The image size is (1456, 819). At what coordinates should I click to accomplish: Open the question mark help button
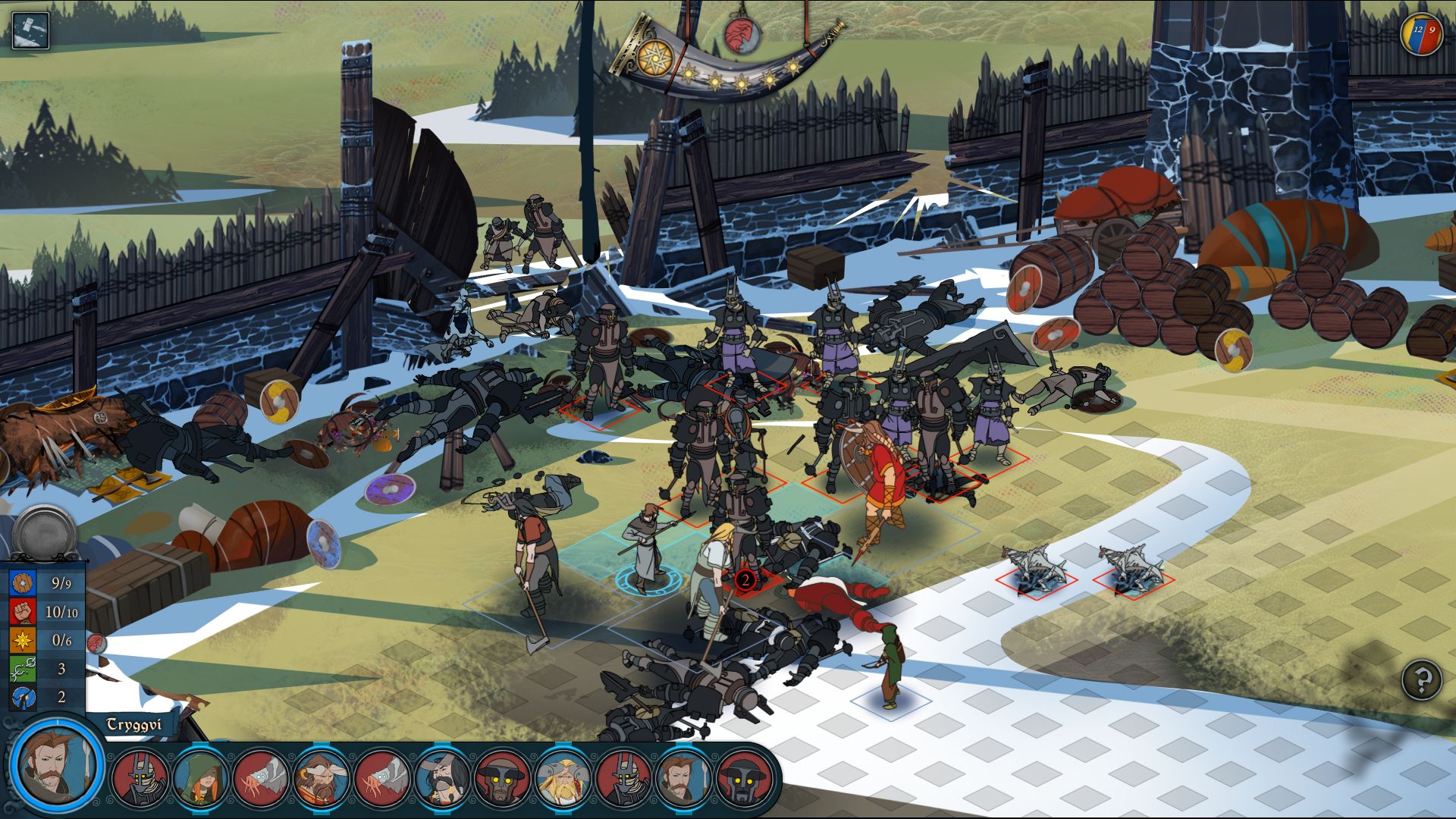click(1421, 679)
